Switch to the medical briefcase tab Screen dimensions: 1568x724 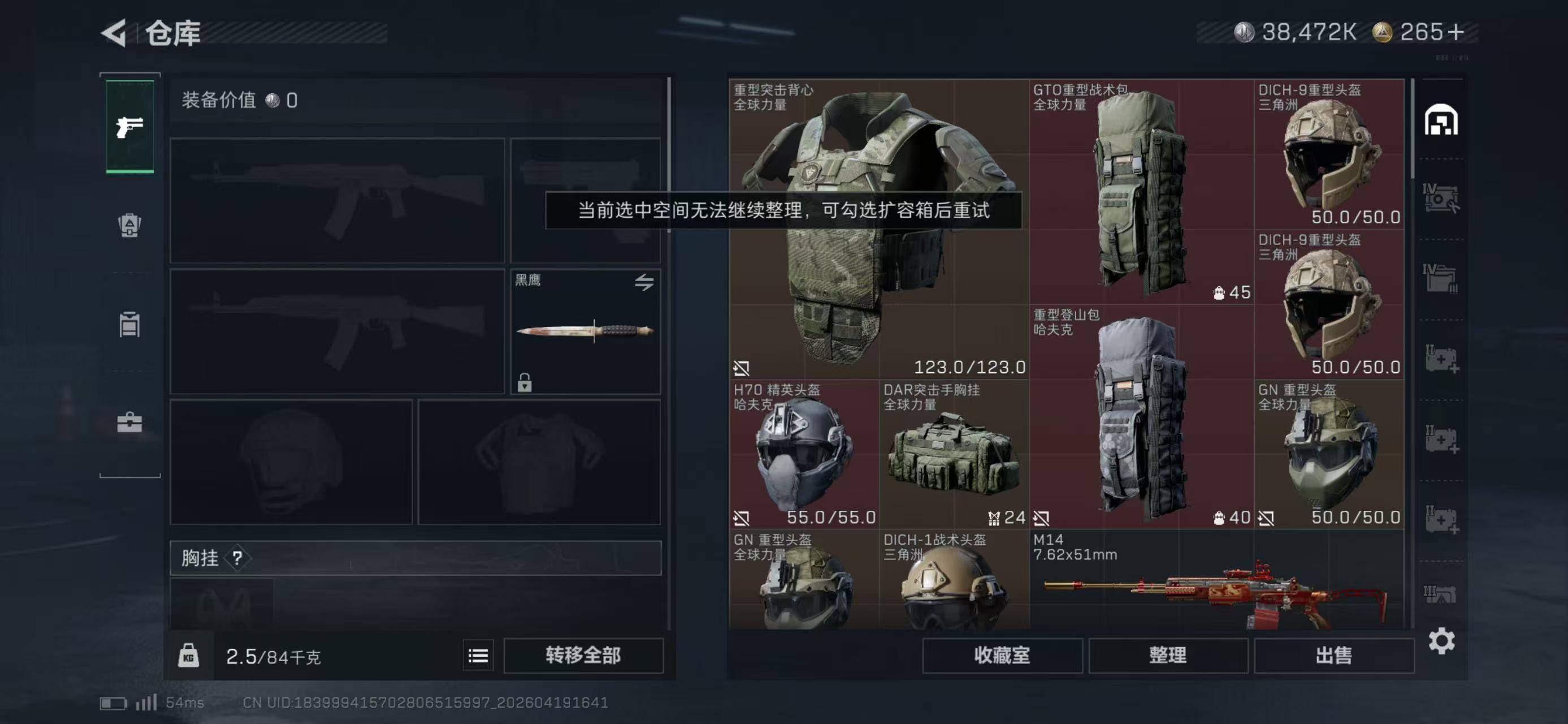click(x=129, y=422)
